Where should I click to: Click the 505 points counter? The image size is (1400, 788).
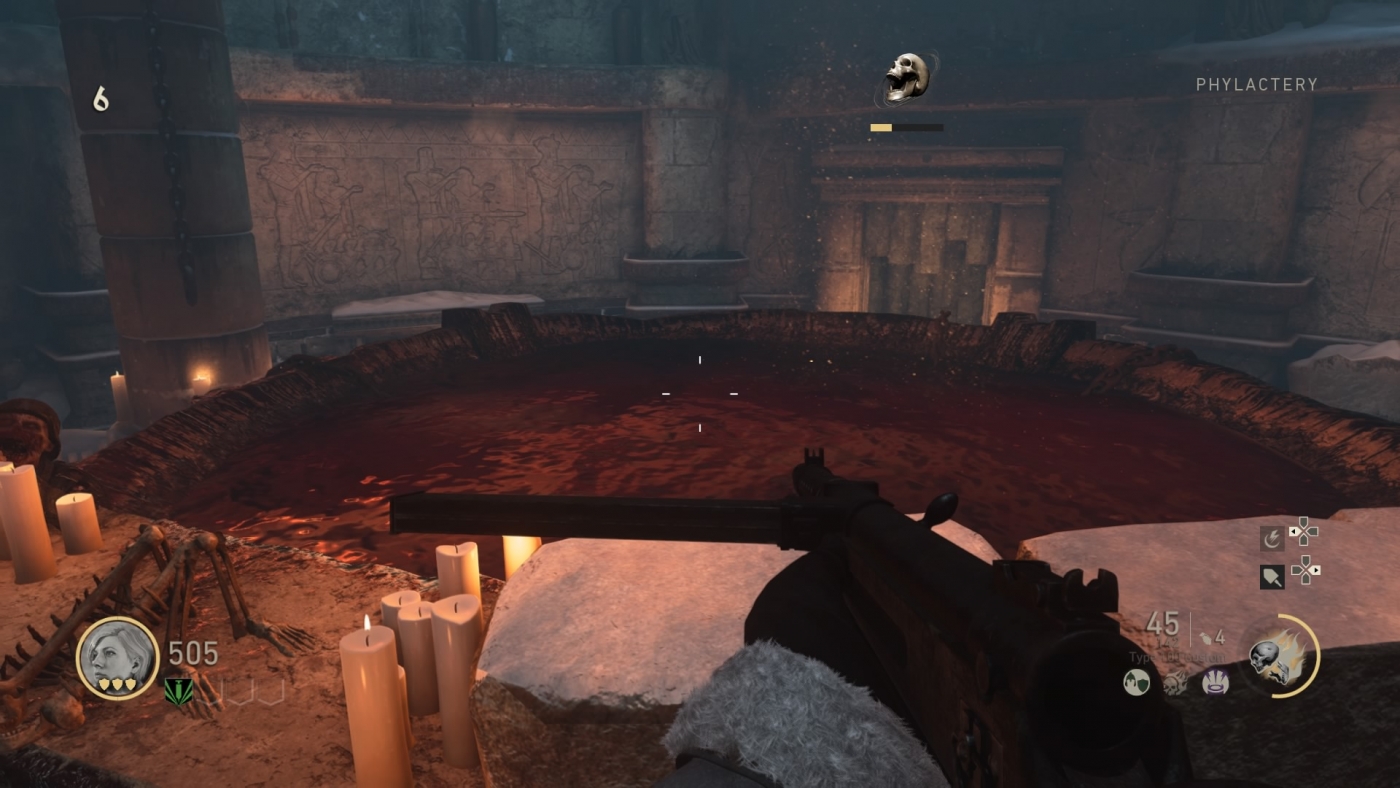click(x=193, y=650)
